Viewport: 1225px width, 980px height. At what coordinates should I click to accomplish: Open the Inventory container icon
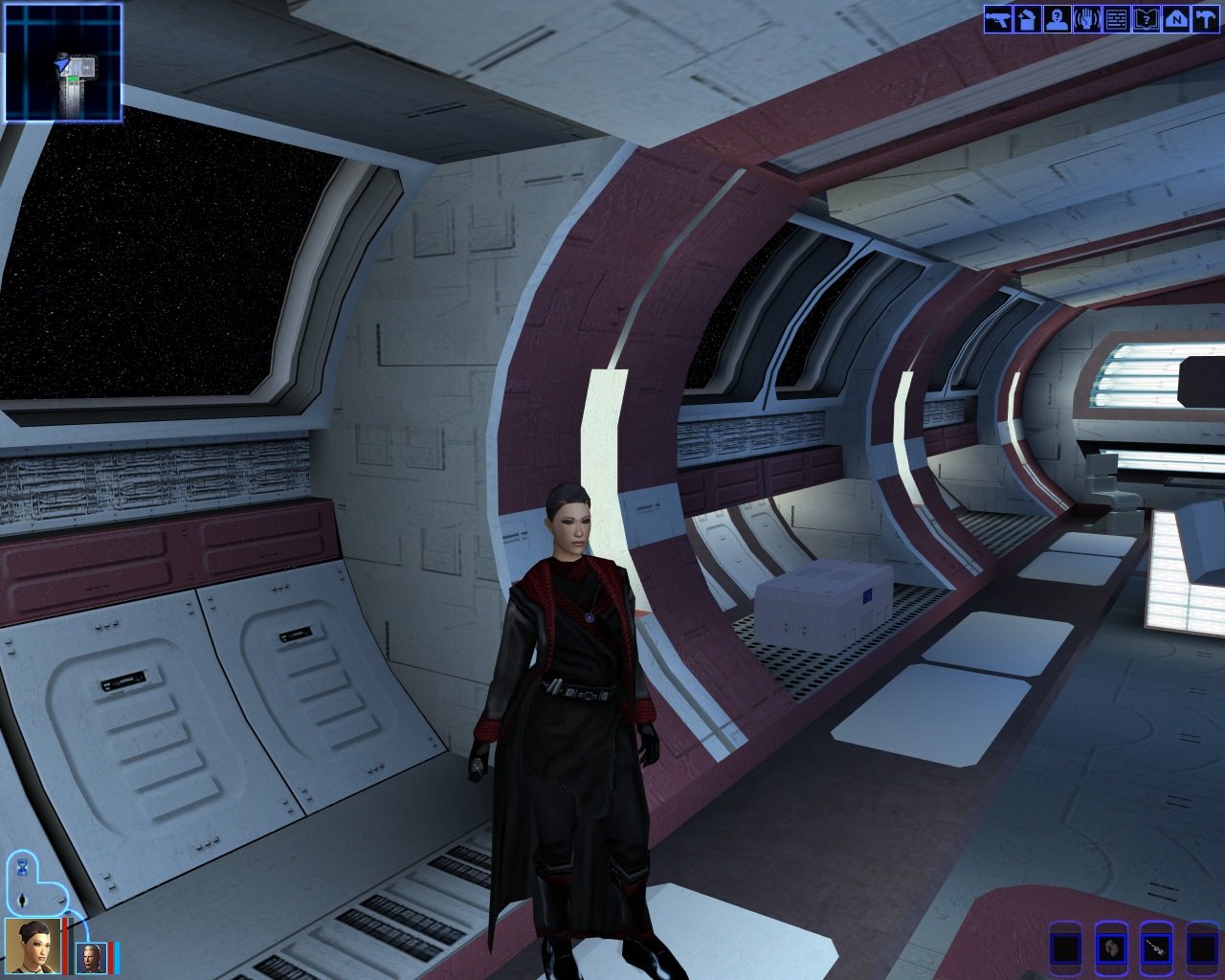1028,19
